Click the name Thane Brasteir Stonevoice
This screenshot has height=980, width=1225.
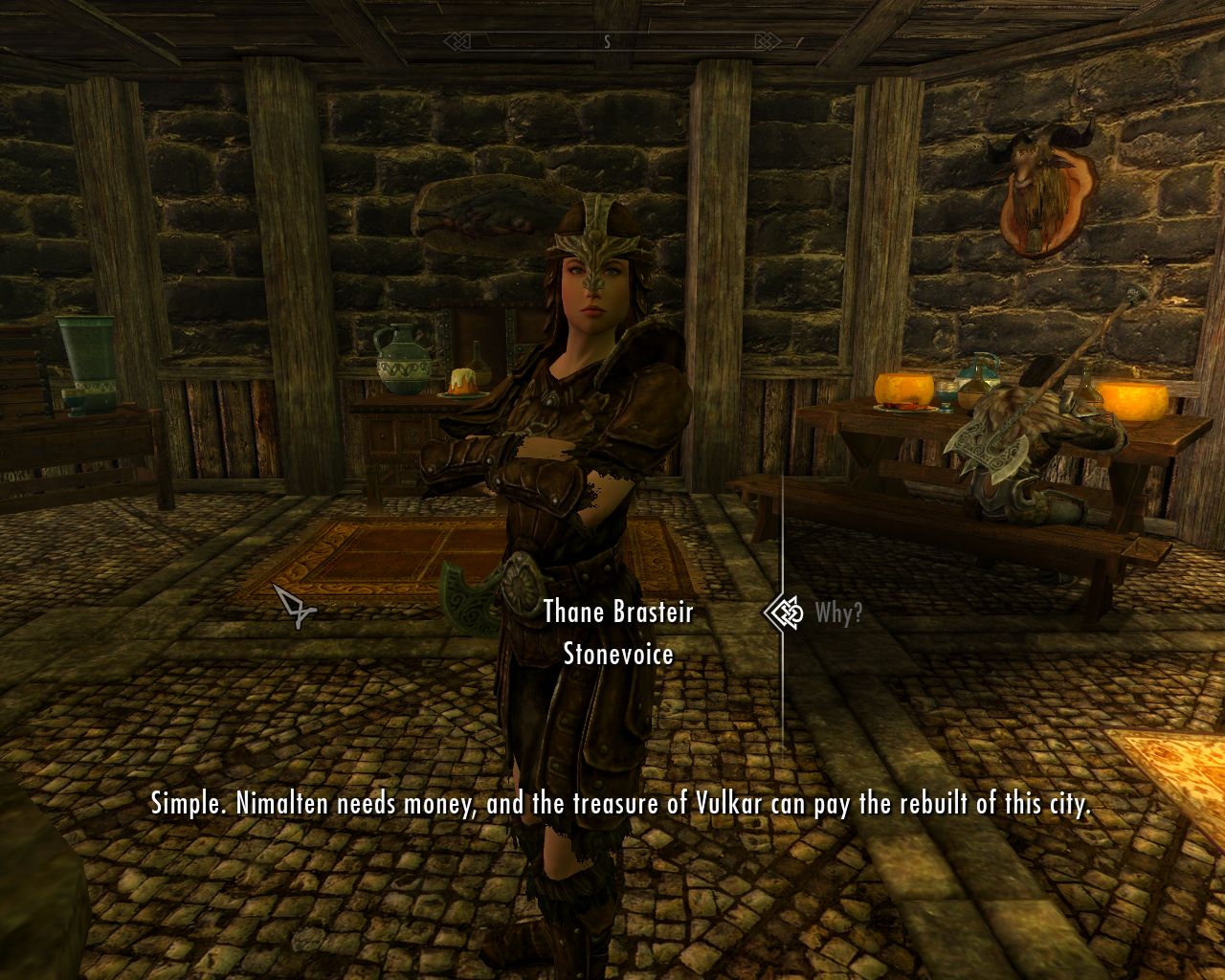(x=617, y=634)
